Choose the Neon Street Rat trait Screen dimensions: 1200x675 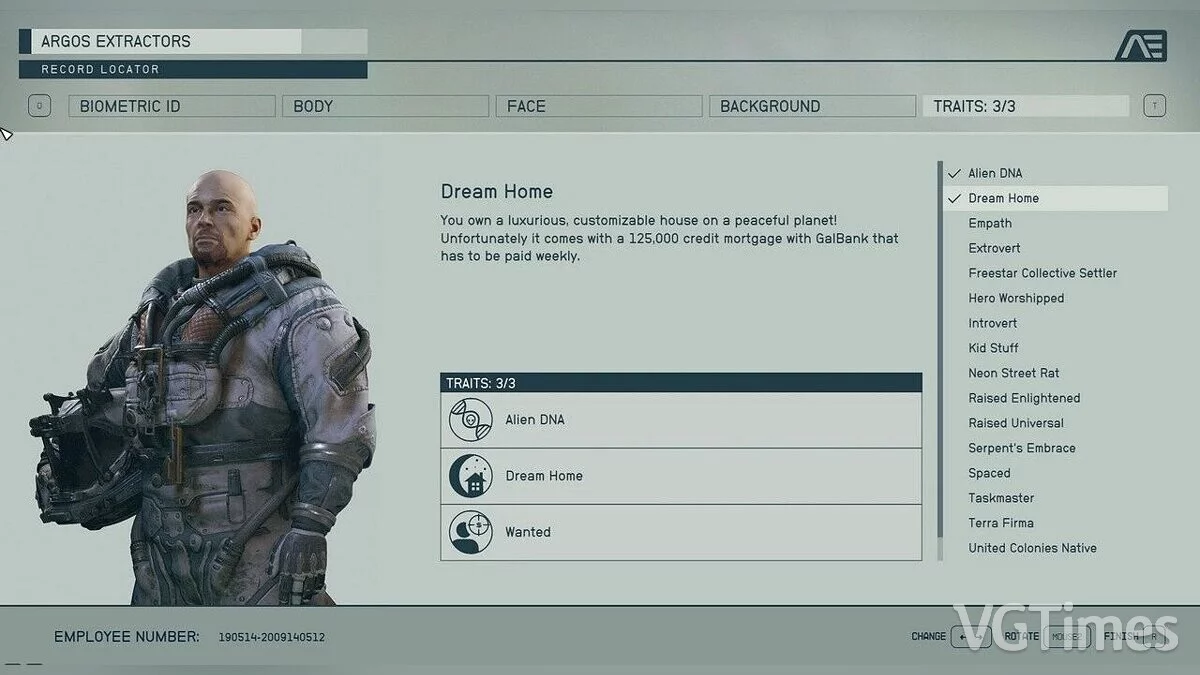point(1013,373)
